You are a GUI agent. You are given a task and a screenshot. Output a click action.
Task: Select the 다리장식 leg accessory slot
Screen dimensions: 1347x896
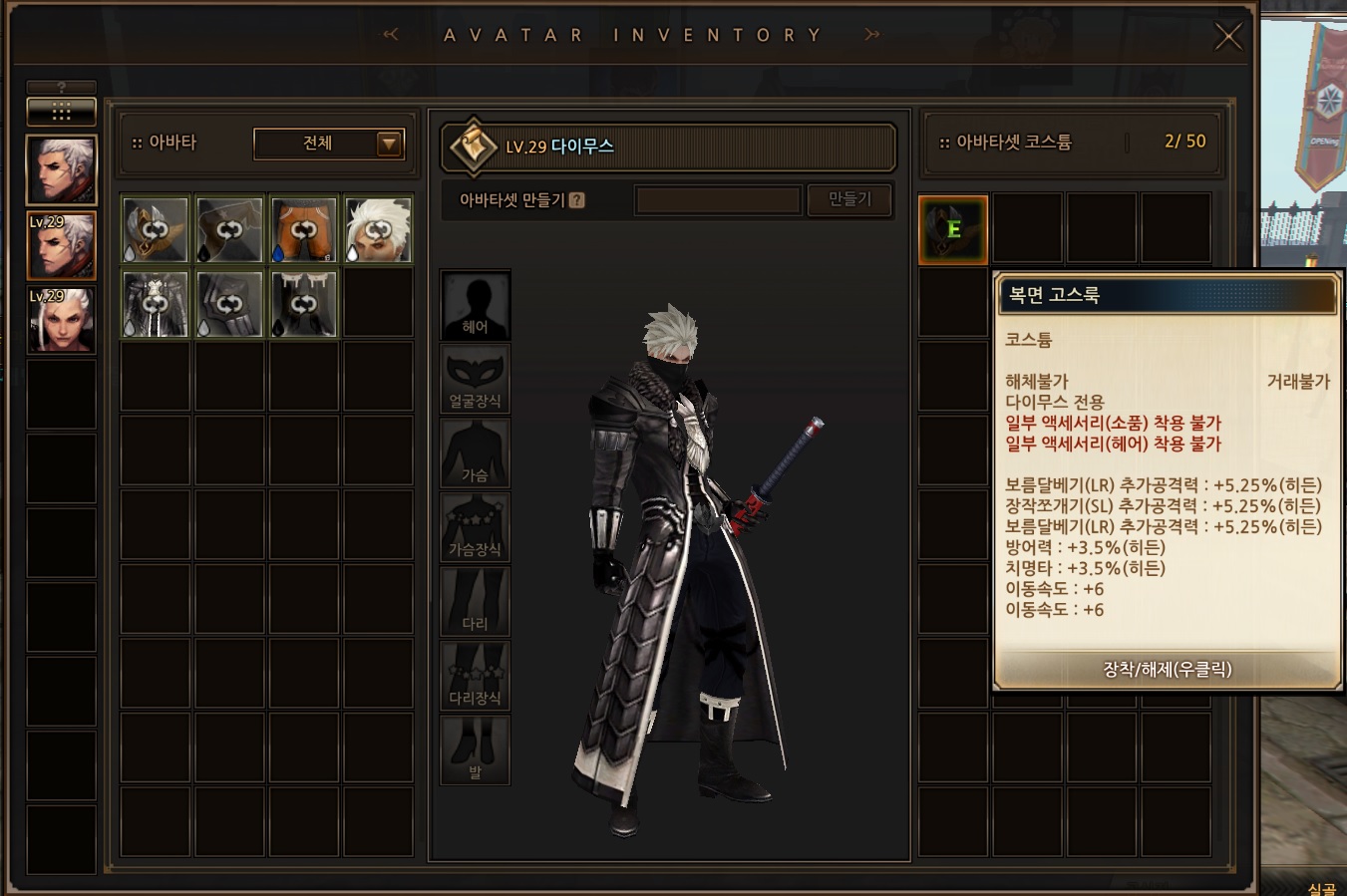(x=476, y=676)
